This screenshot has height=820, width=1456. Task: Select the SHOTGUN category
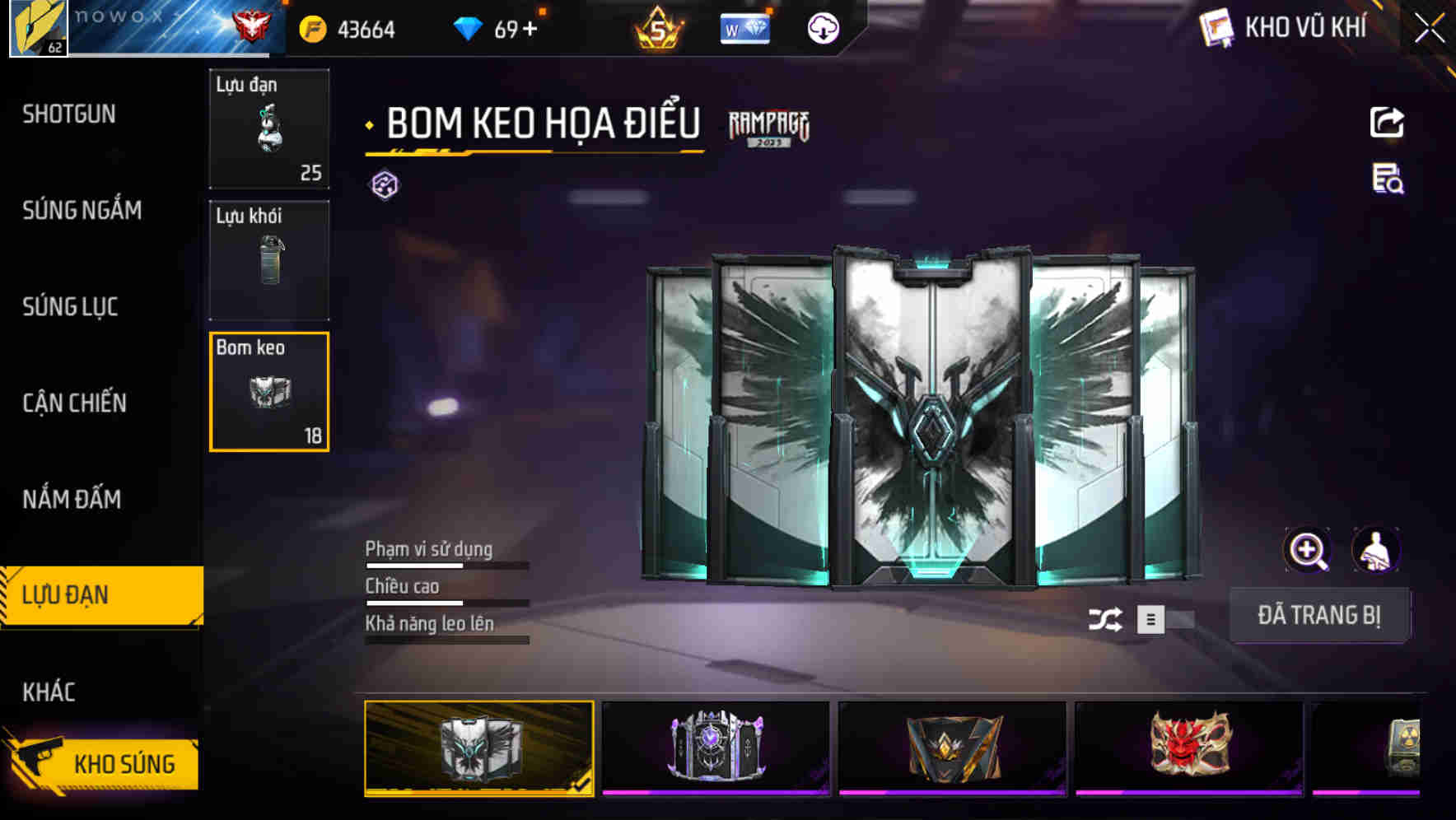coord(70,114)
